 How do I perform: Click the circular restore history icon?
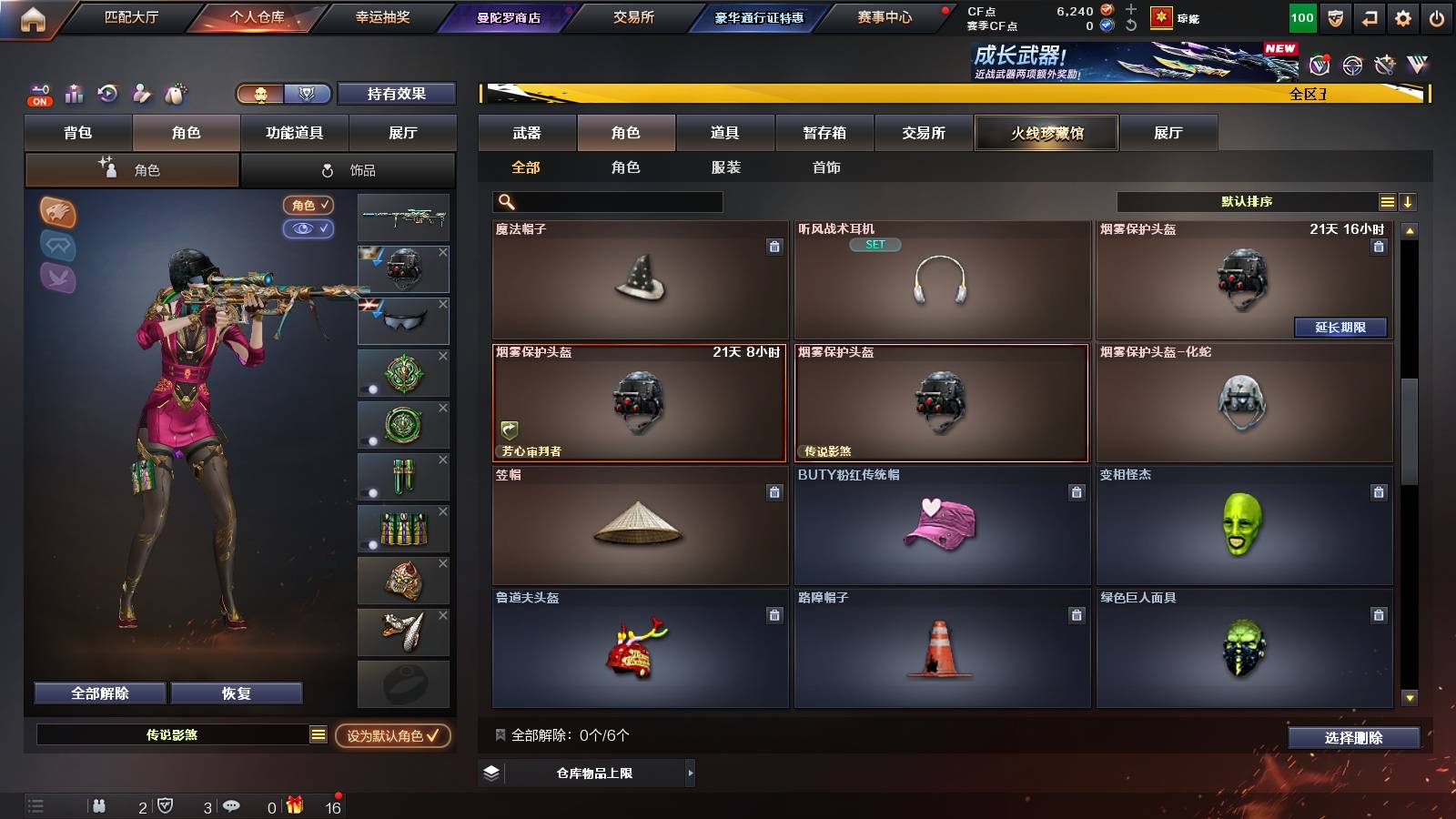click(107, 94)
